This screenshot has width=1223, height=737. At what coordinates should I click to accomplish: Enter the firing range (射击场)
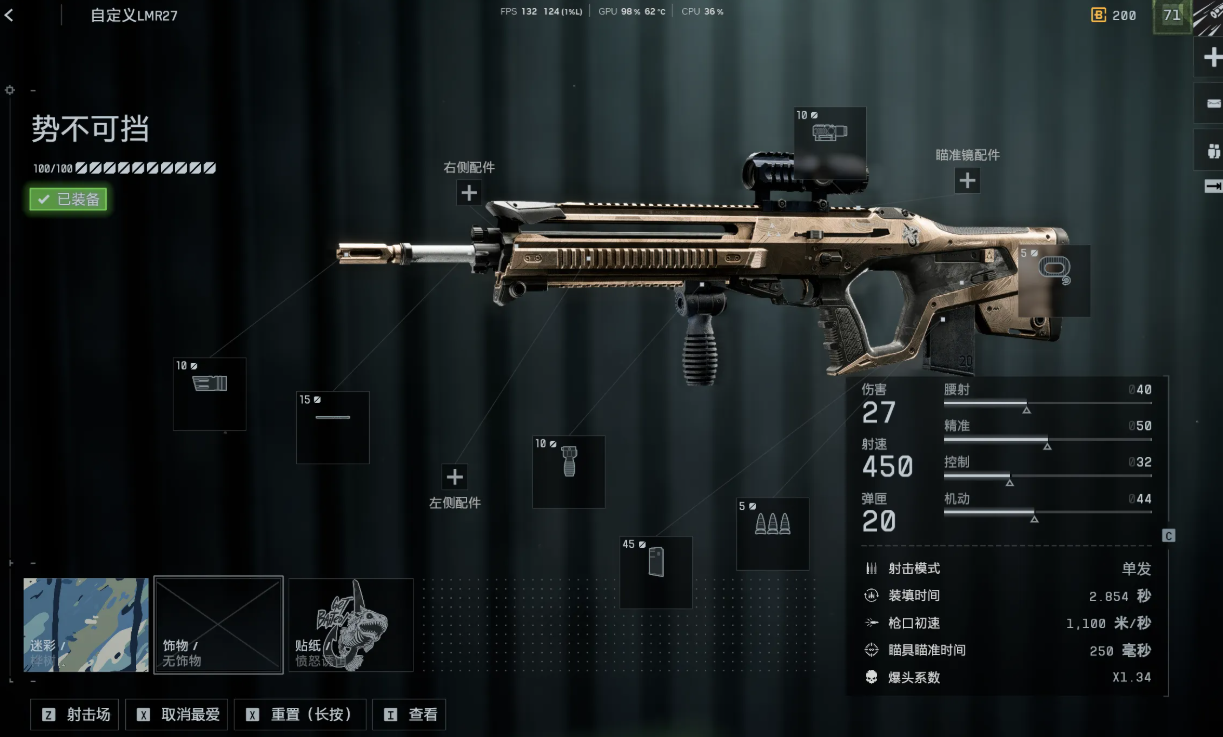76,715
